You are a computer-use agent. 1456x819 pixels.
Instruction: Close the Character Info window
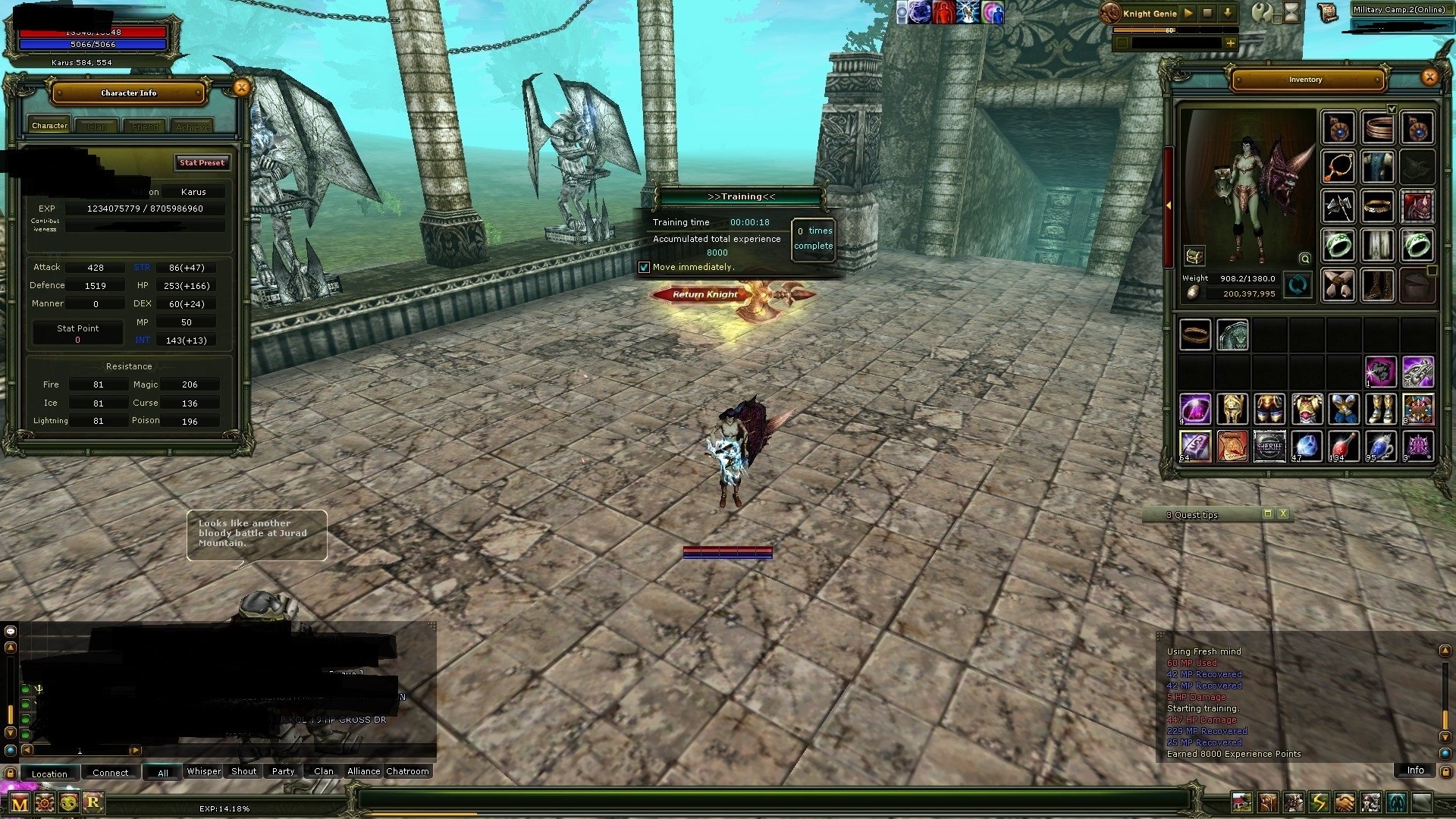pyautogui.click(x=241, y=88)
